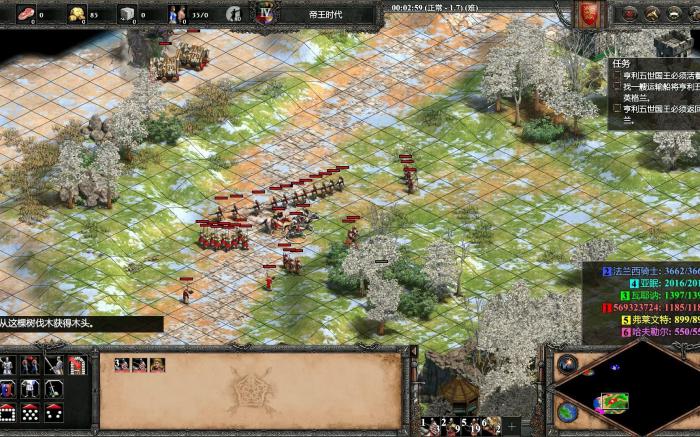Image resolution: width=700 pixels, height=437 pixels.
Task: Select control group 2 with 9 units
Action: coord(448,427)
